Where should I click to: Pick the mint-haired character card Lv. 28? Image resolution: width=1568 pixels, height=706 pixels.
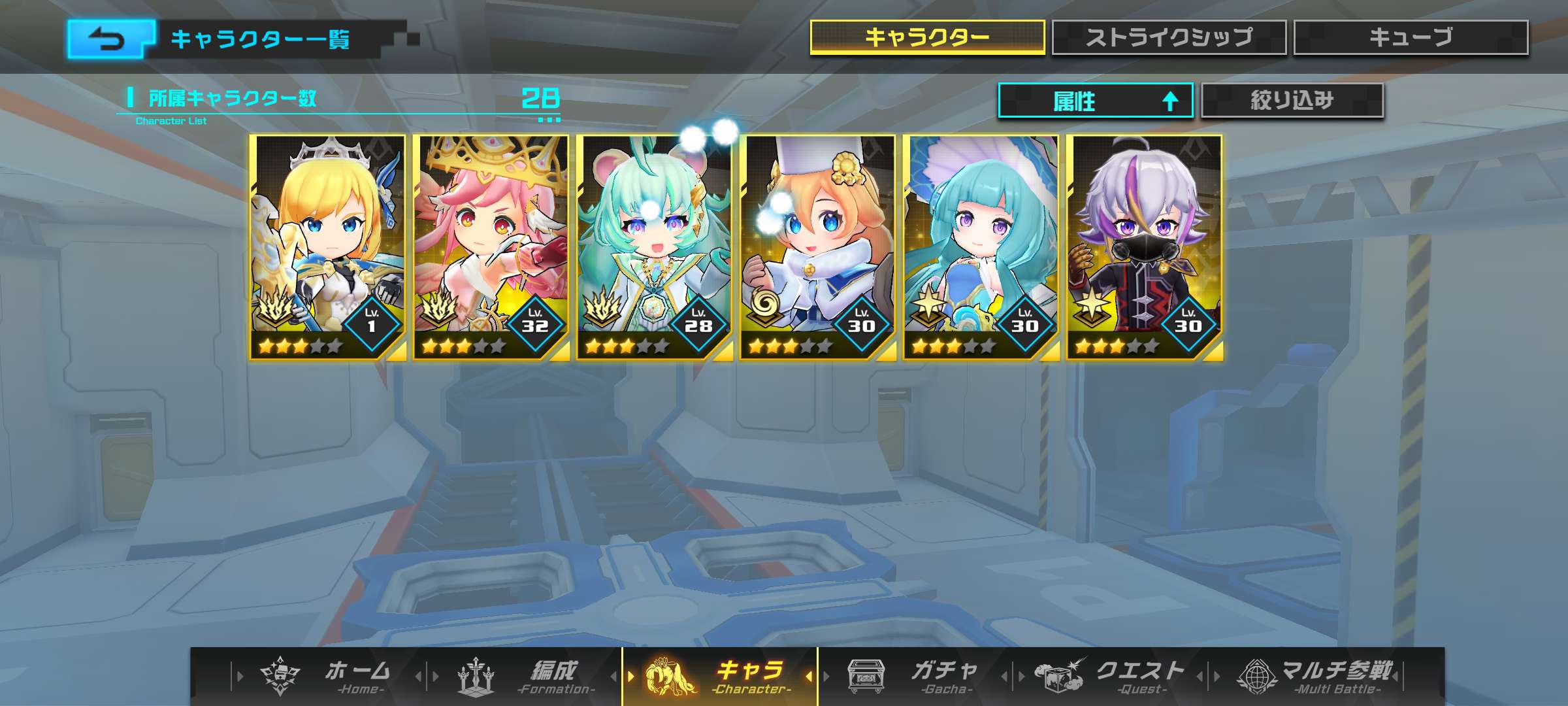[654, 247]
